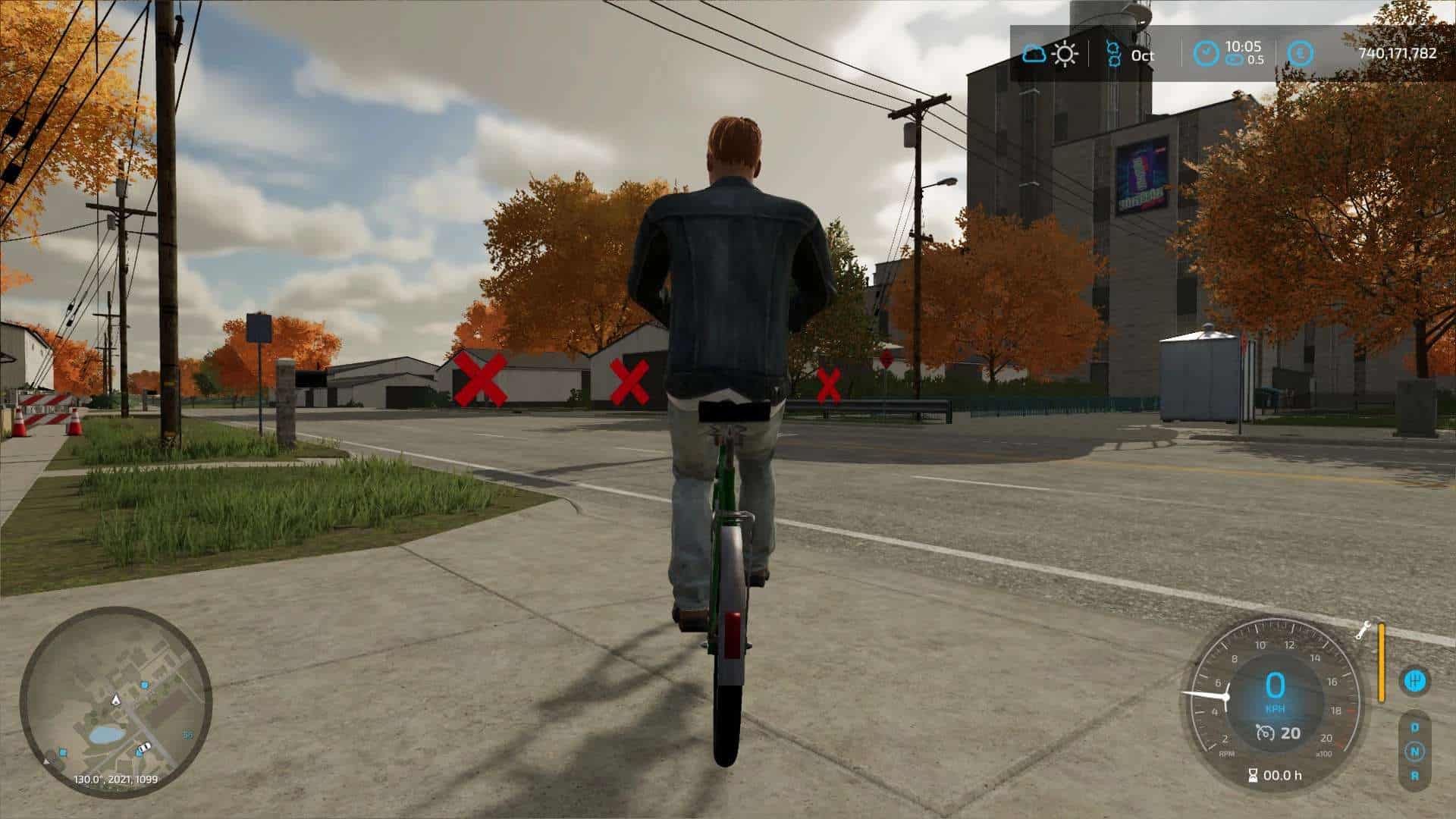Select the D drive gear indicator
The height and width of the screenshot is (819, 1456).
coord(1414,727)
